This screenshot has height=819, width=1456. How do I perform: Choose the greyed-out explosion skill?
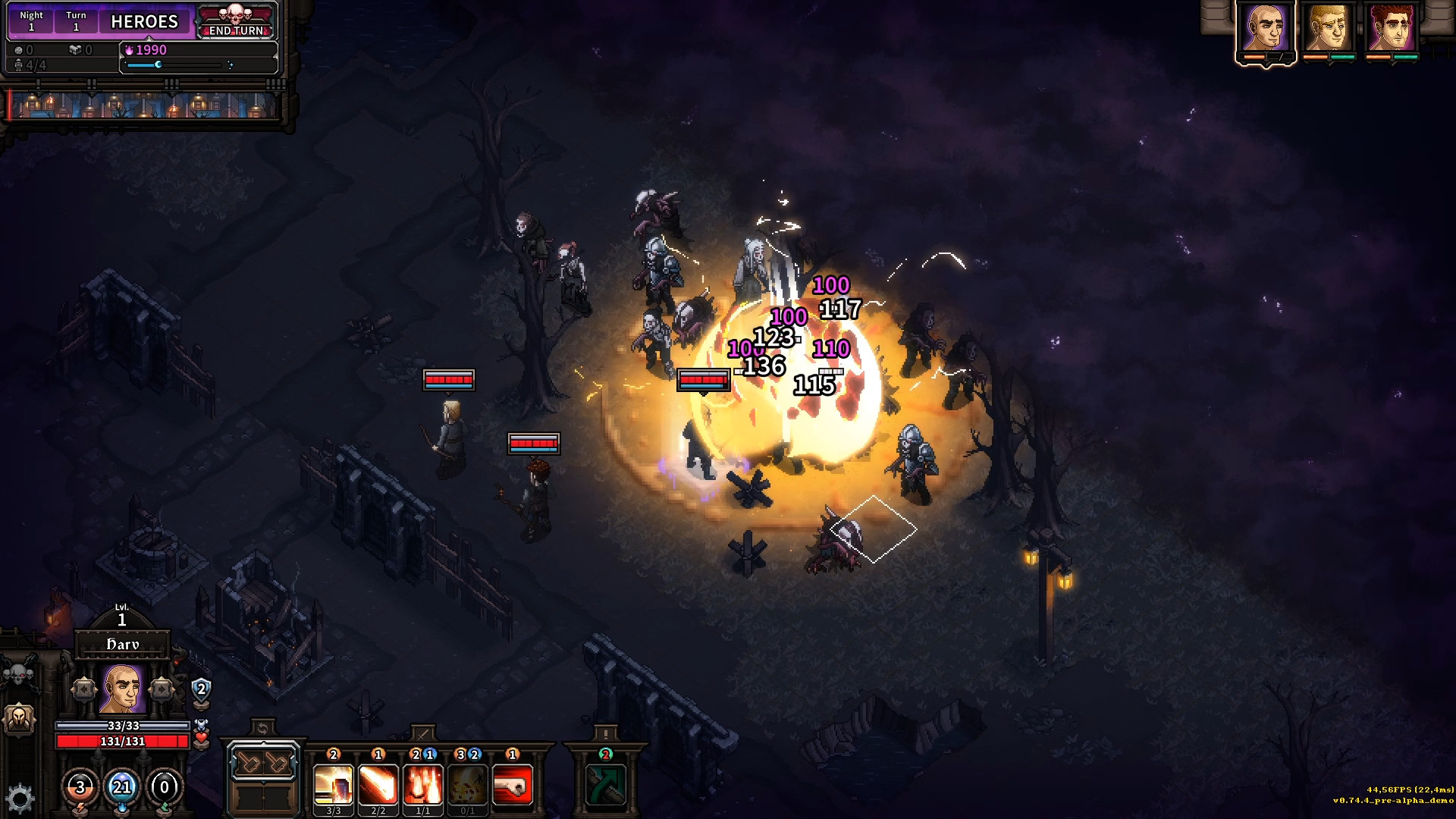467,784
